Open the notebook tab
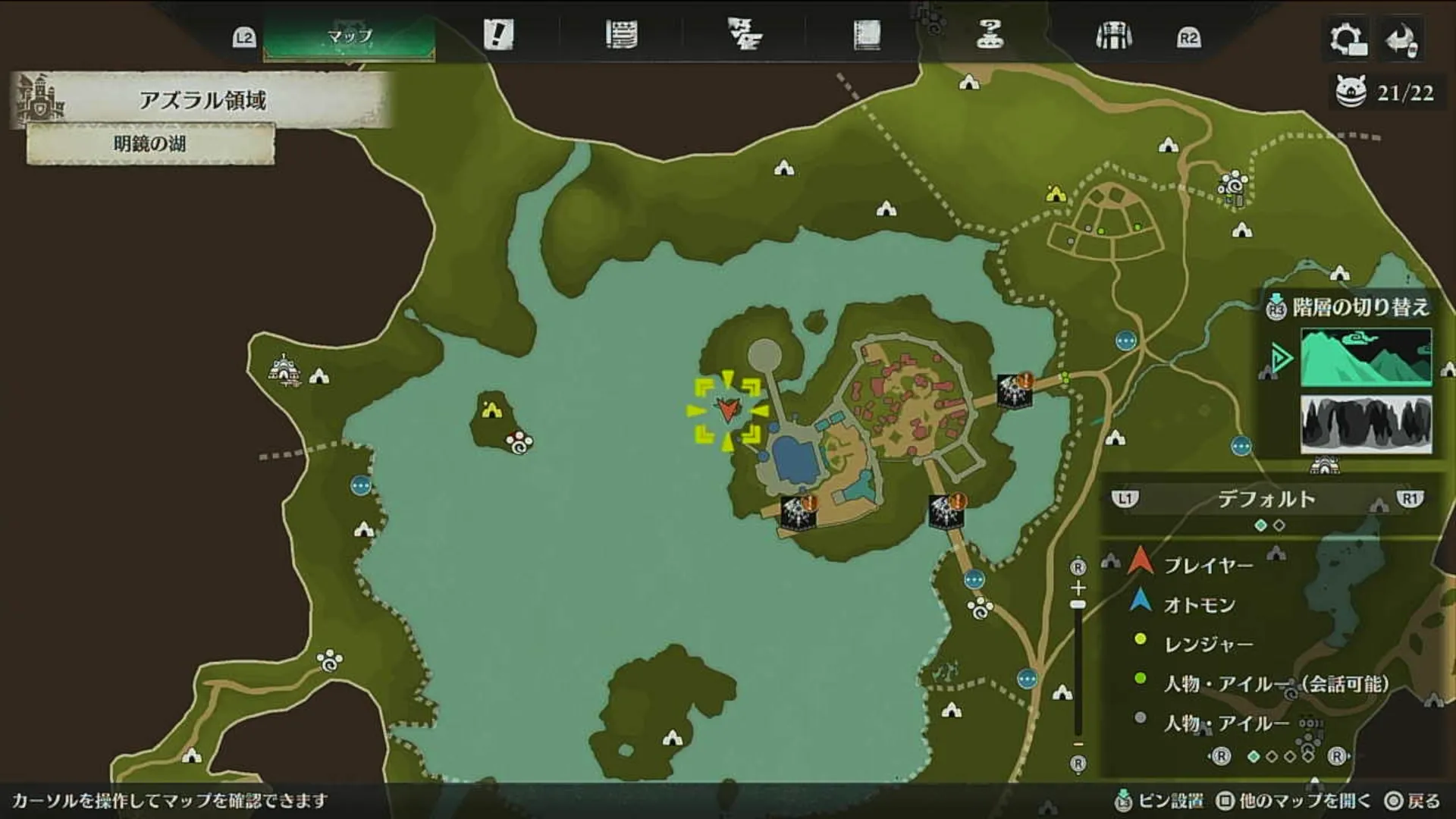This screenshot has height=819, width=1456. tap(867, 35)
